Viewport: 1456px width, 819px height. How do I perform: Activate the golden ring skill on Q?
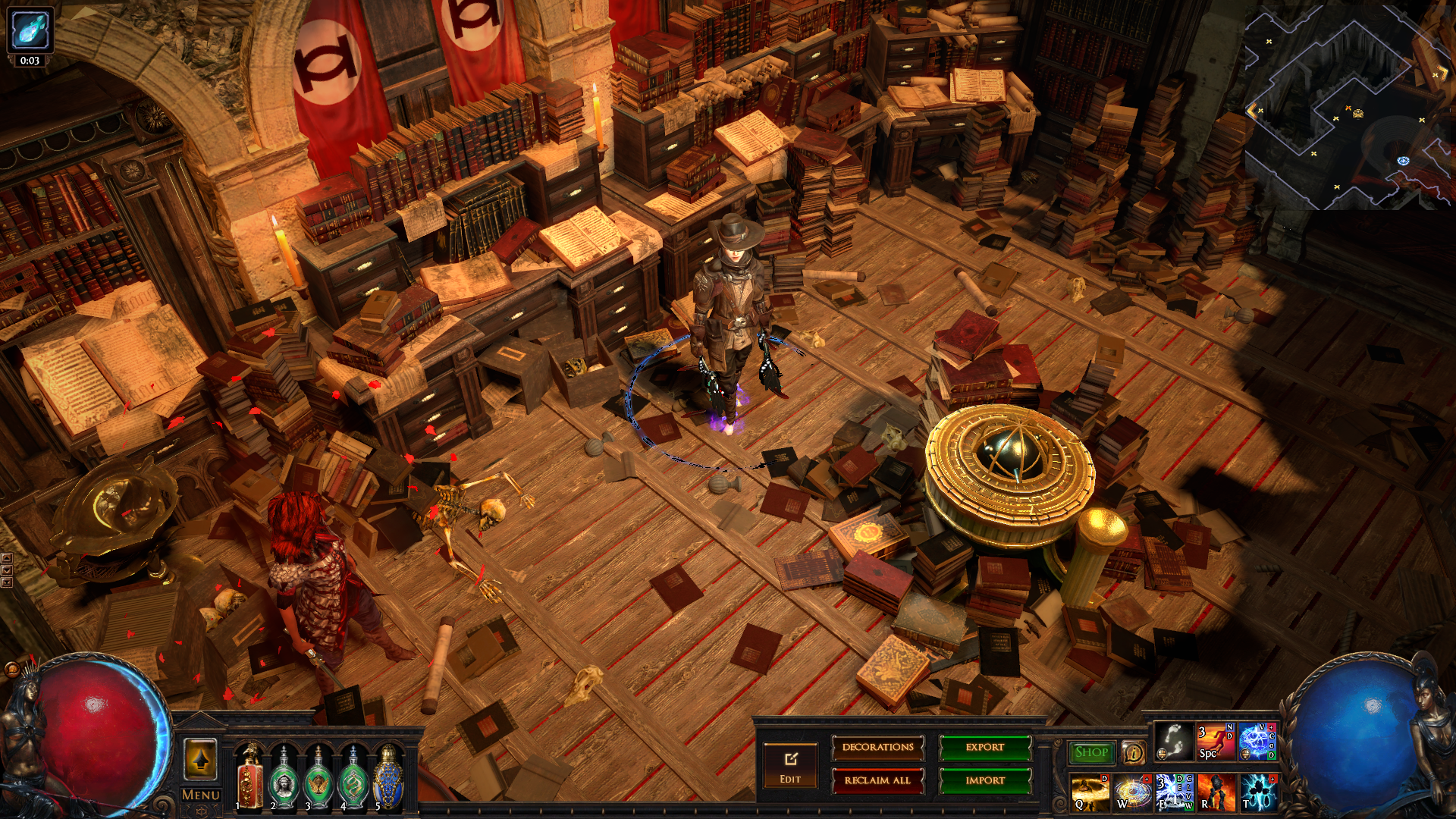click(1090, 792)
